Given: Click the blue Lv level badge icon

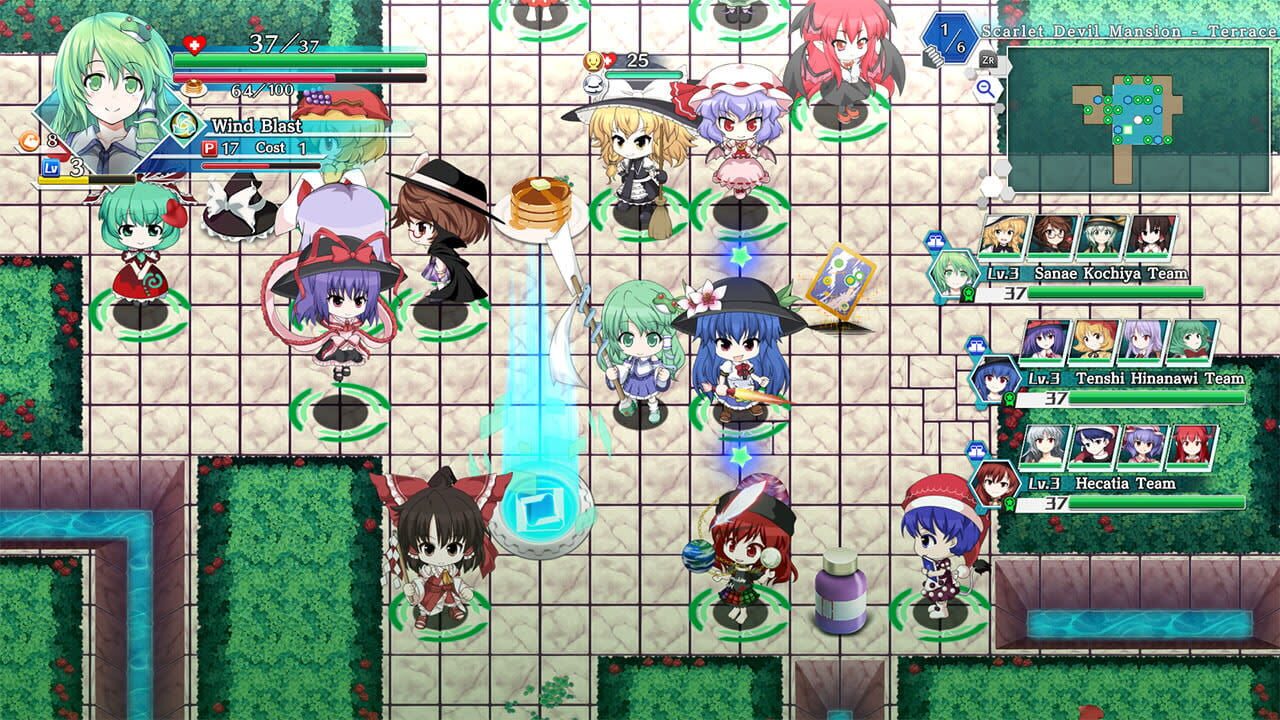Looking at the screenshot, I should 51,168.
